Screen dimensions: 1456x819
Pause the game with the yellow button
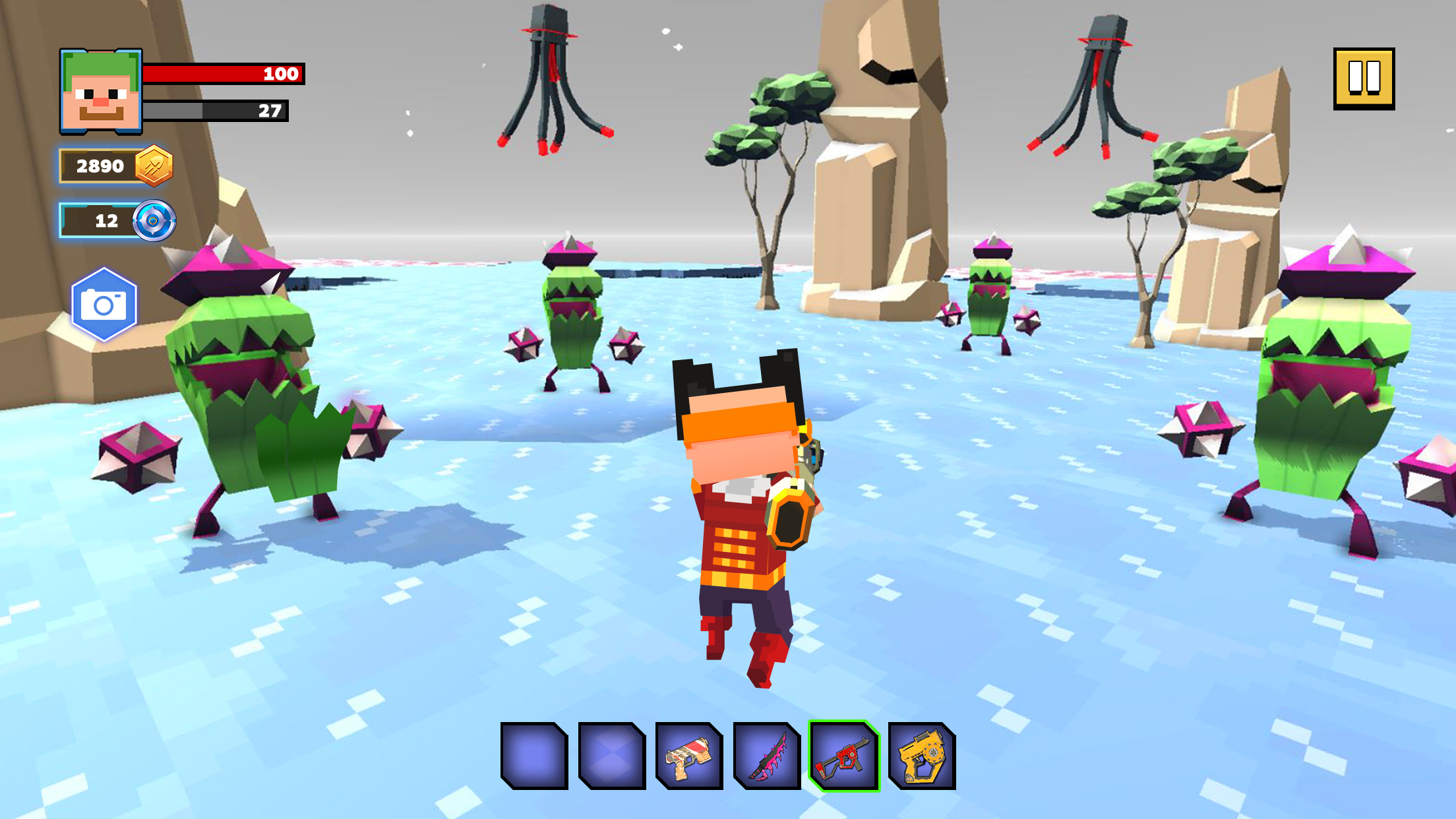coord(1364,78)
